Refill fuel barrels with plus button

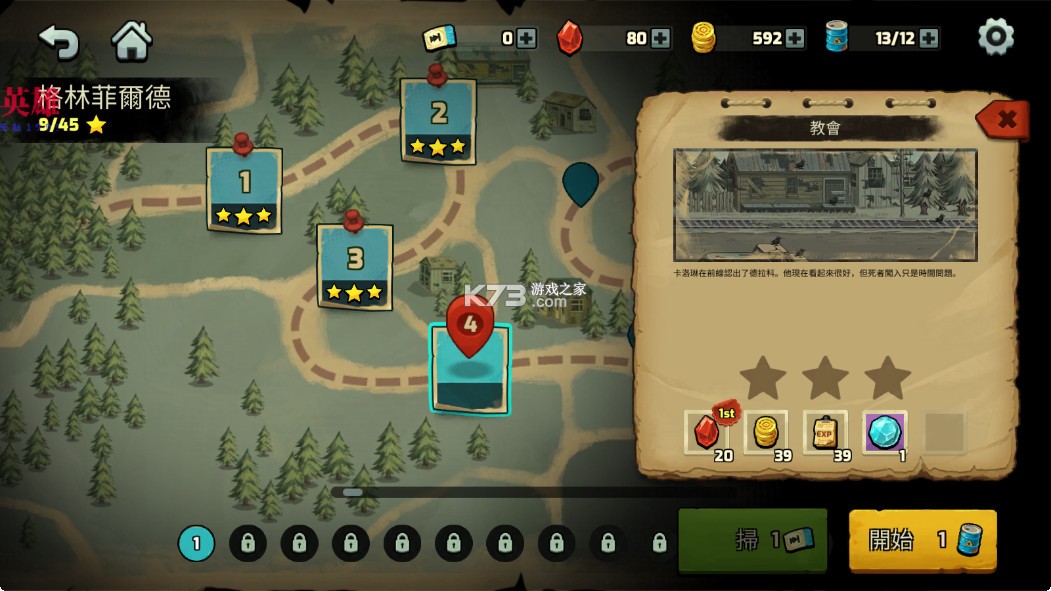click(929, 39)
